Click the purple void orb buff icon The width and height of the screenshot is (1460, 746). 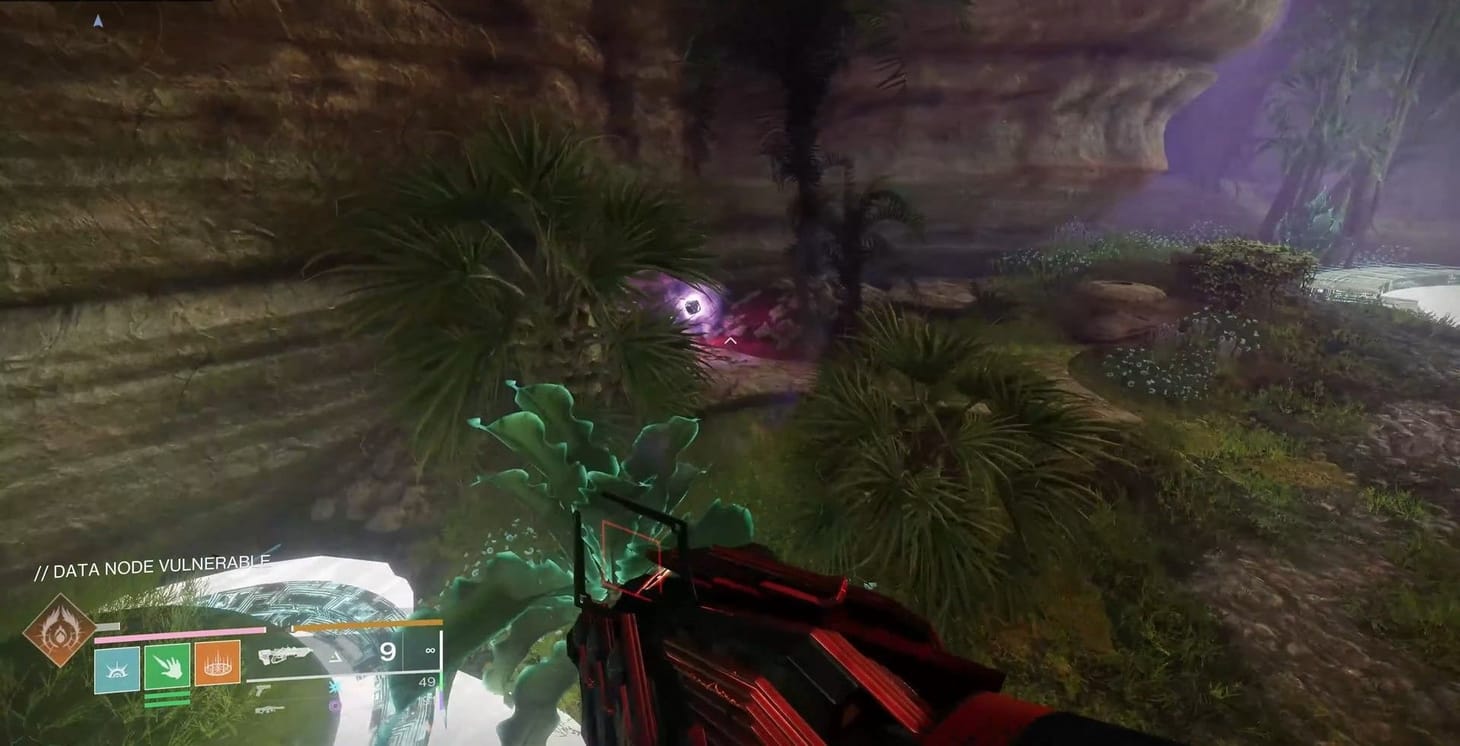point(333,708)
